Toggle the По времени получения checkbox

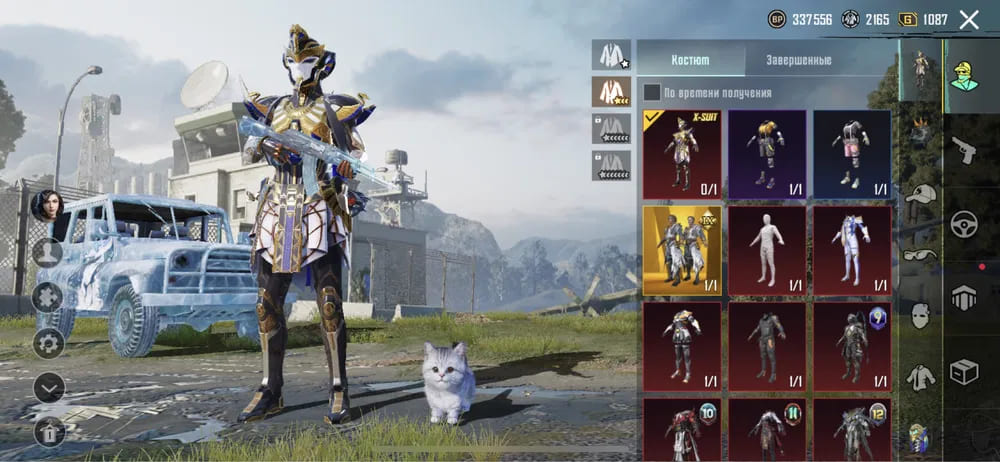(652, 93)
